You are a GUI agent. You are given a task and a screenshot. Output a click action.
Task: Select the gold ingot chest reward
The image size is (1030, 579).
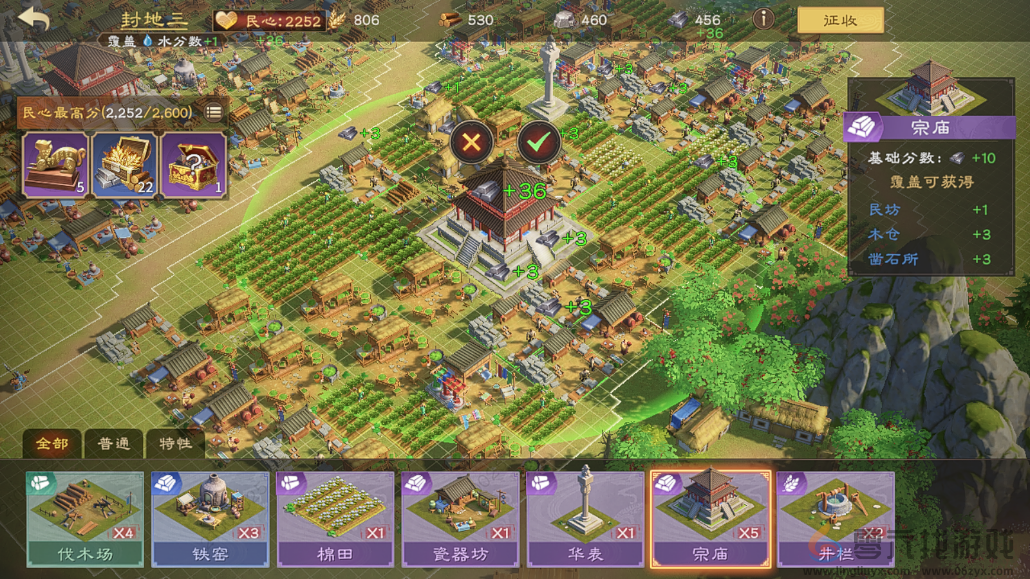tap(124, 164)
